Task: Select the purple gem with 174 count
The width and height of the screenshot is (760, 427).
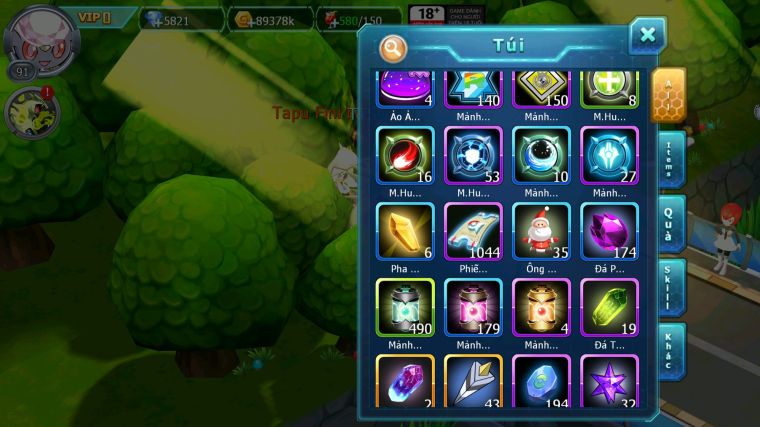Action: tap(609, 232)
